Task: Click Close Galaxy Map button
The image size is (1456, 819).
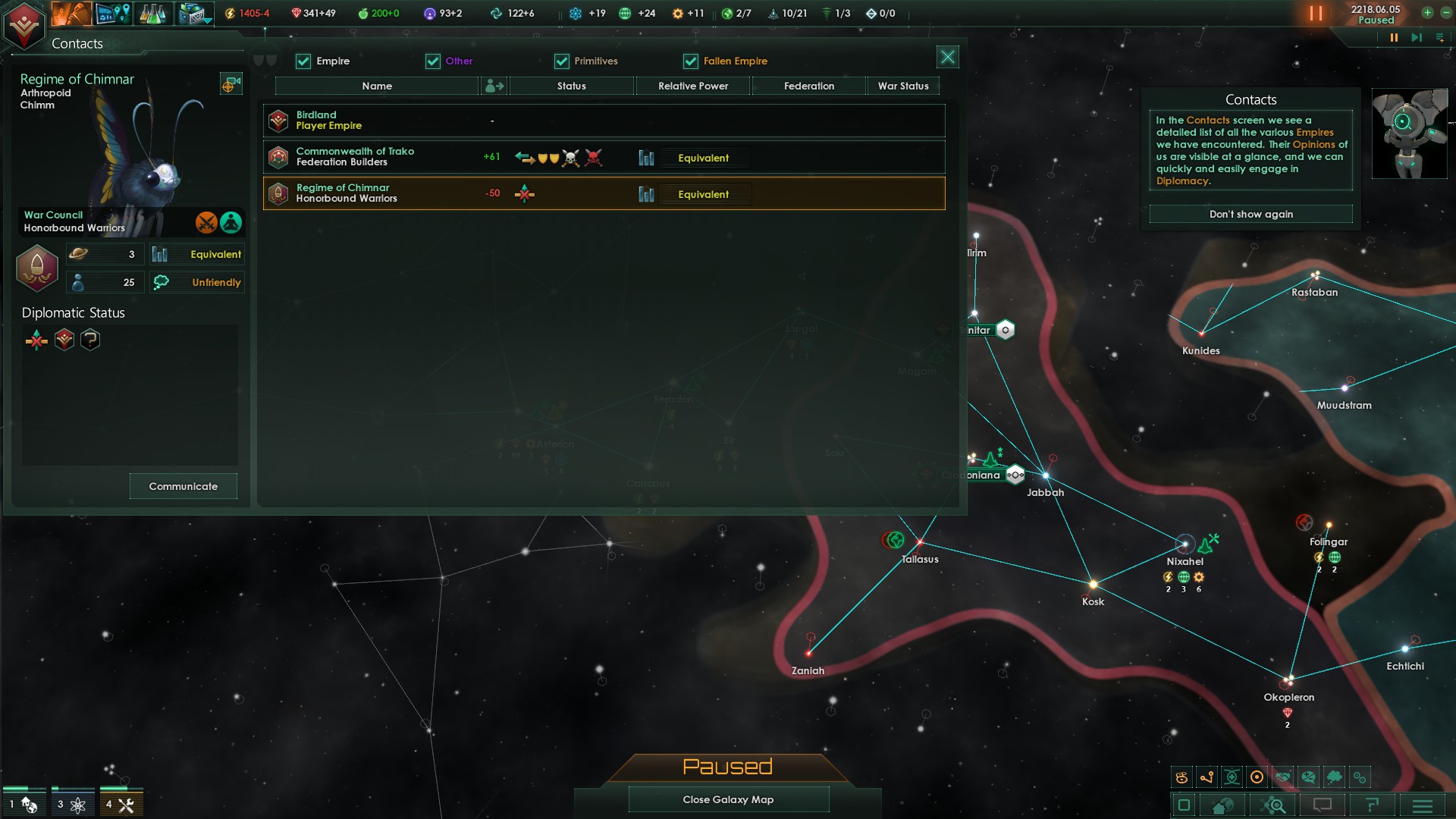Action: click(x=728, y=799)
